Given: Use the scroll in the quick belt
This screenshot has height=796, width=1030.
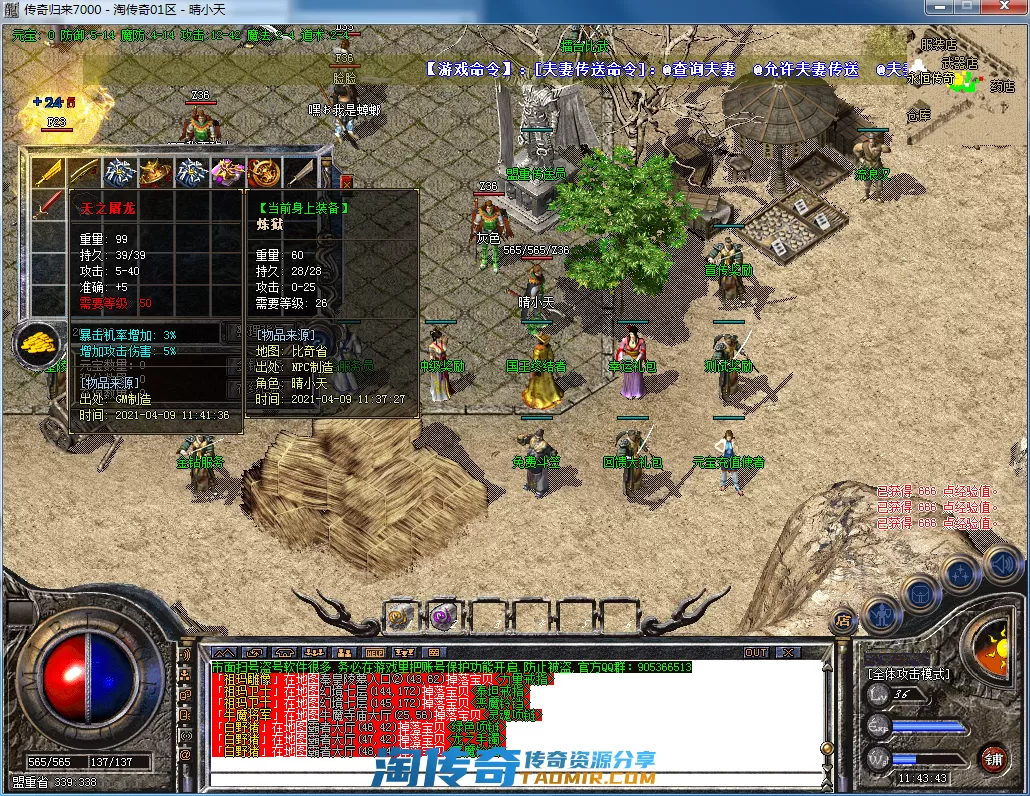Looking at the screenshot, I should (400, 615).
